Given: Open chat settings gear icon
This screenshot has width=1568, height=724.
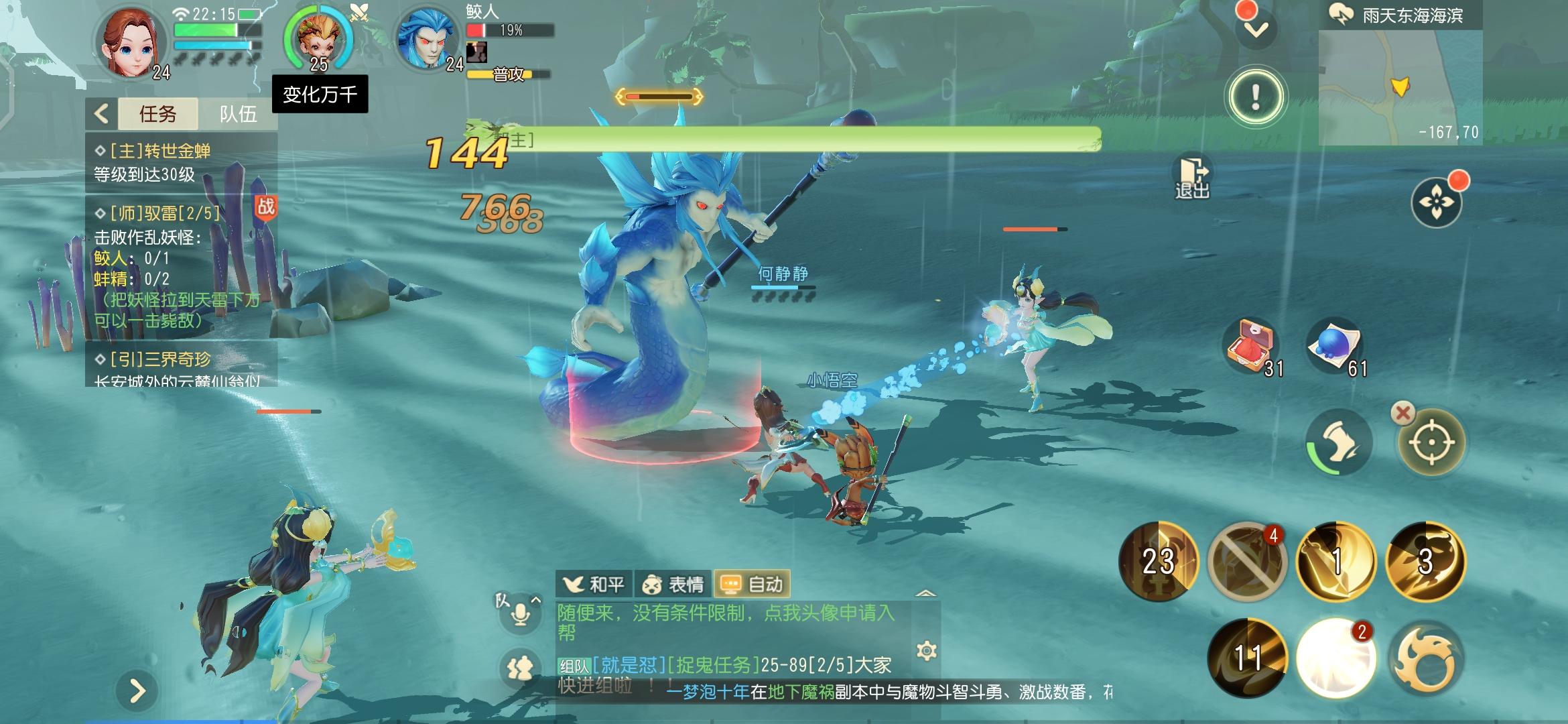Looking at the screenshot, I should (x=926, y=650).
